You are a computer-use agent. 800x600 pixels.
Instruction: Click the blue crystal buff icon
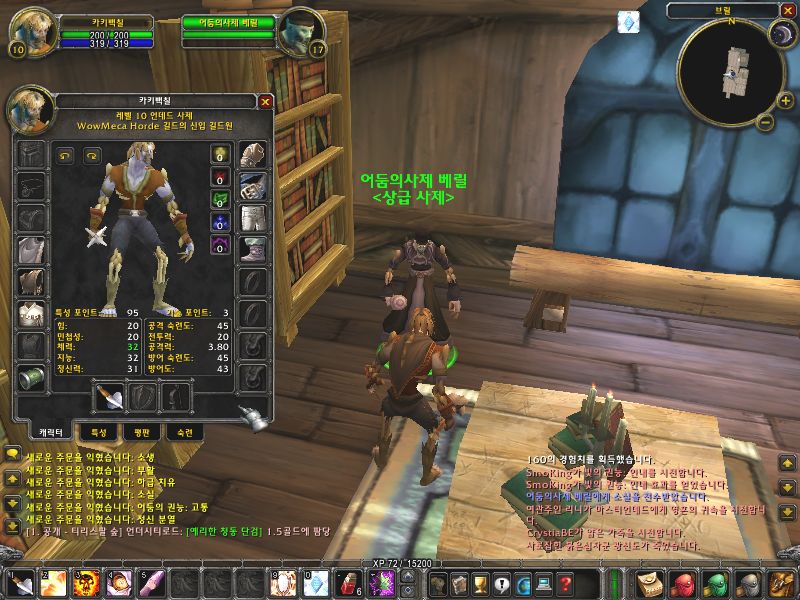click(x=628, y=20)
